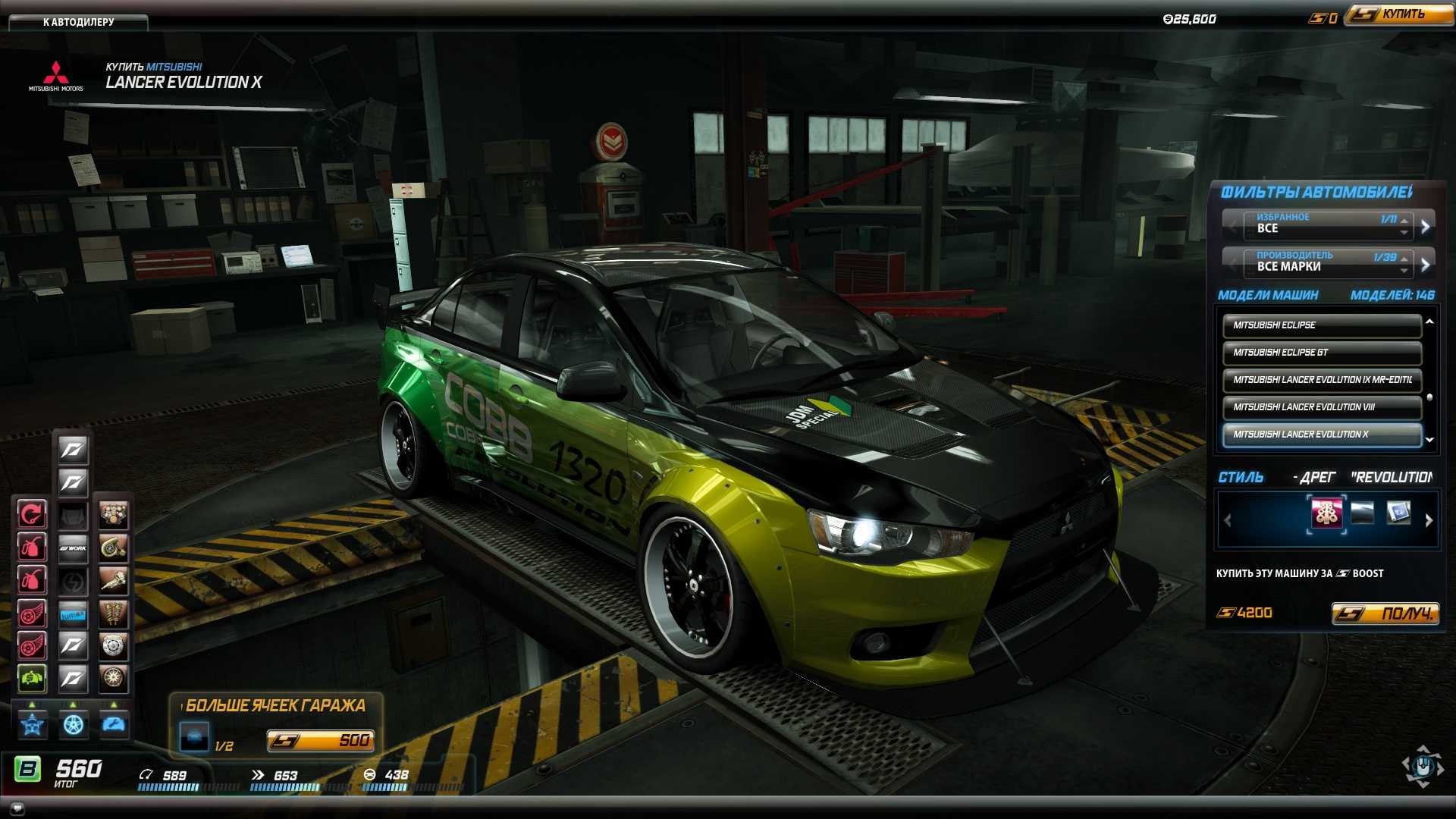Choose Mitsubishi Eclipse GT model
This screenshot has width=1456, height=819.
(x=1321, y=353)
